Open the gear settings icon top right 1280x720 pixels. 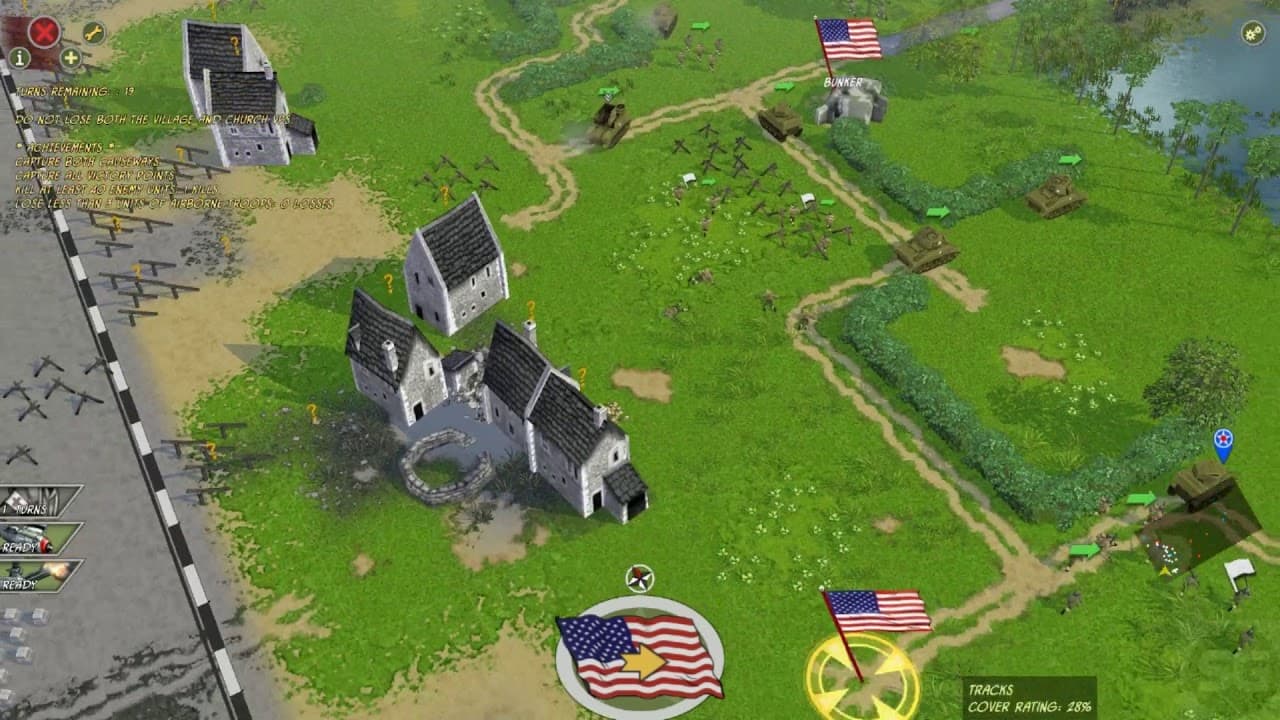(1252, 32)
